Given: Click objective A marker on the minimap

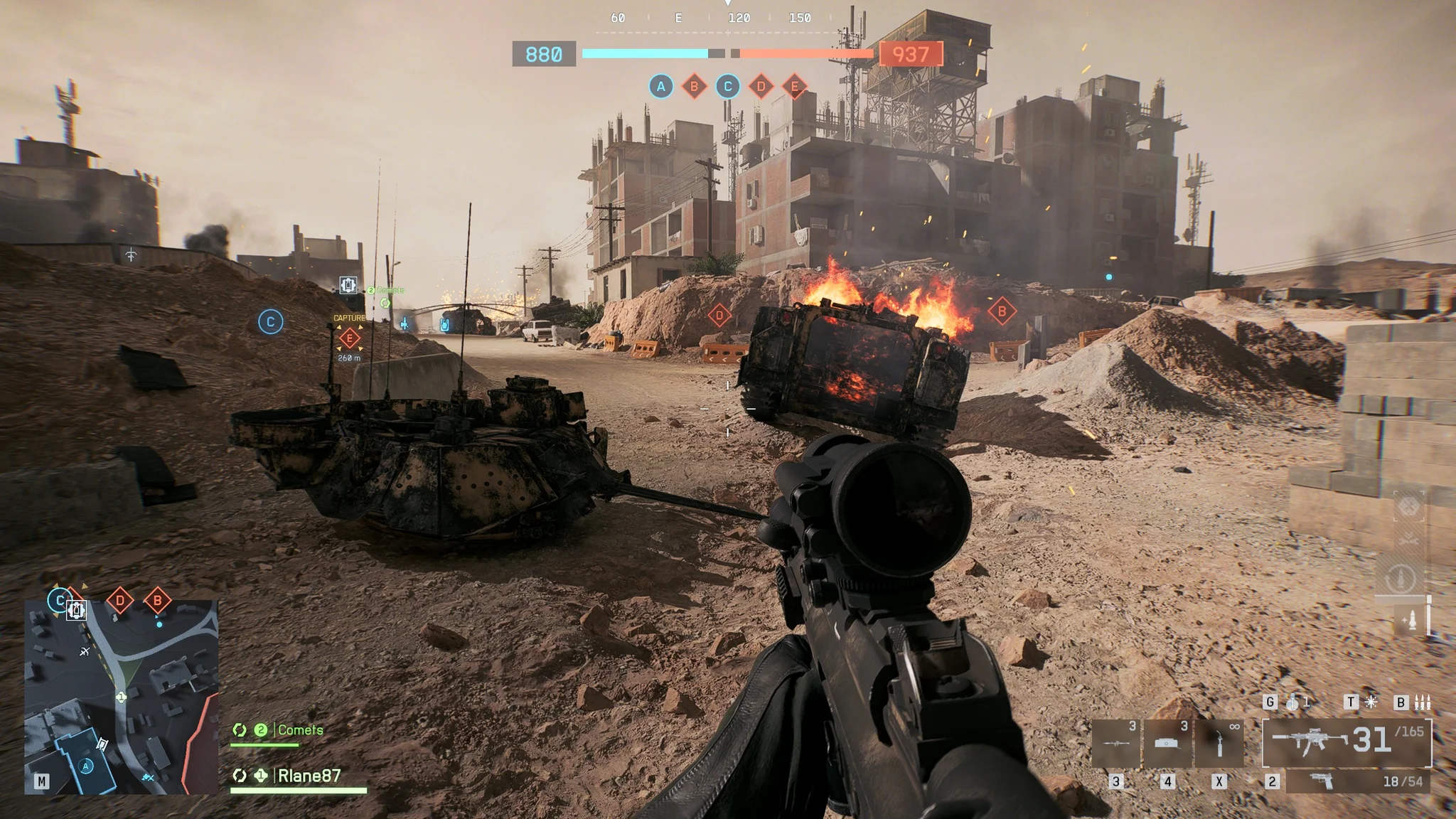Looking at the screenshot, I should click(87, 766).
